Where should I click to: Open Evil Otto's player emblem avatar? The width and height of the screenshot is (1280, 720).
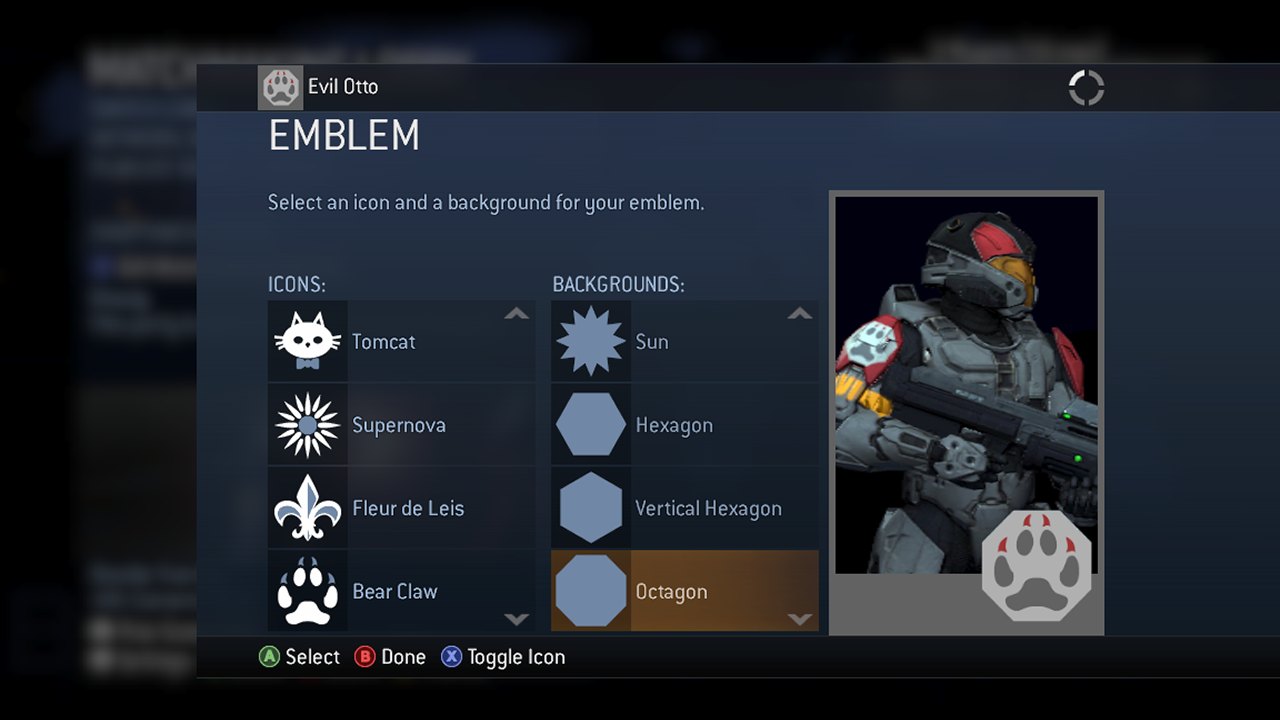pyautogui.click(x=281, y=88)
